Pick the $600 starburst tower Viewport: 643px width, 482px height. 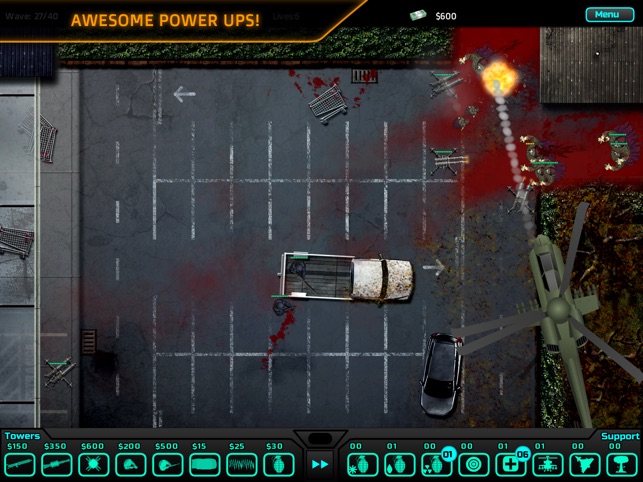point(93,464)
